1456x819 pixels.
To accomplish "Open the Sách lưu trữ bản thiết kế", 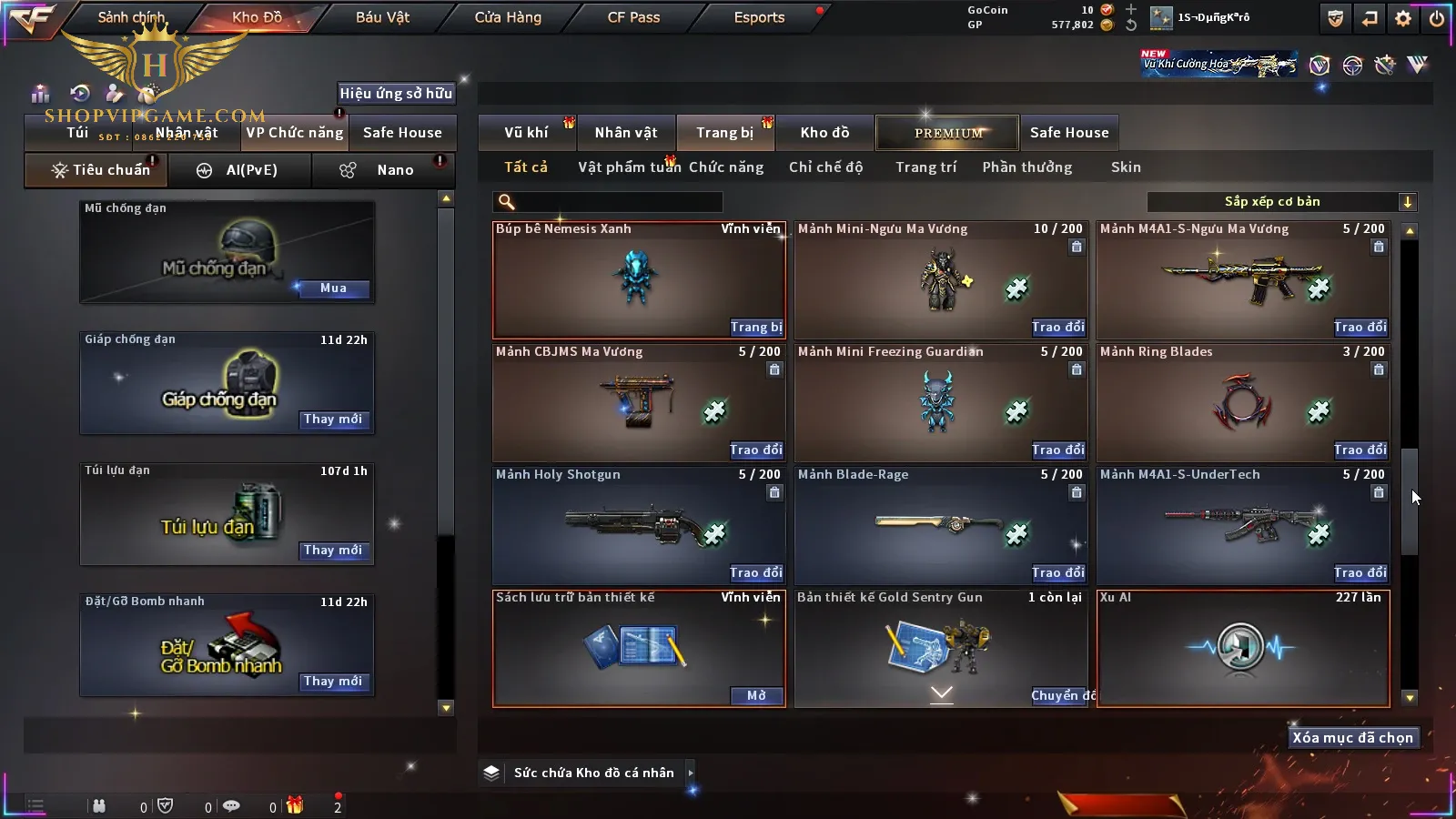I will [755, 696].
